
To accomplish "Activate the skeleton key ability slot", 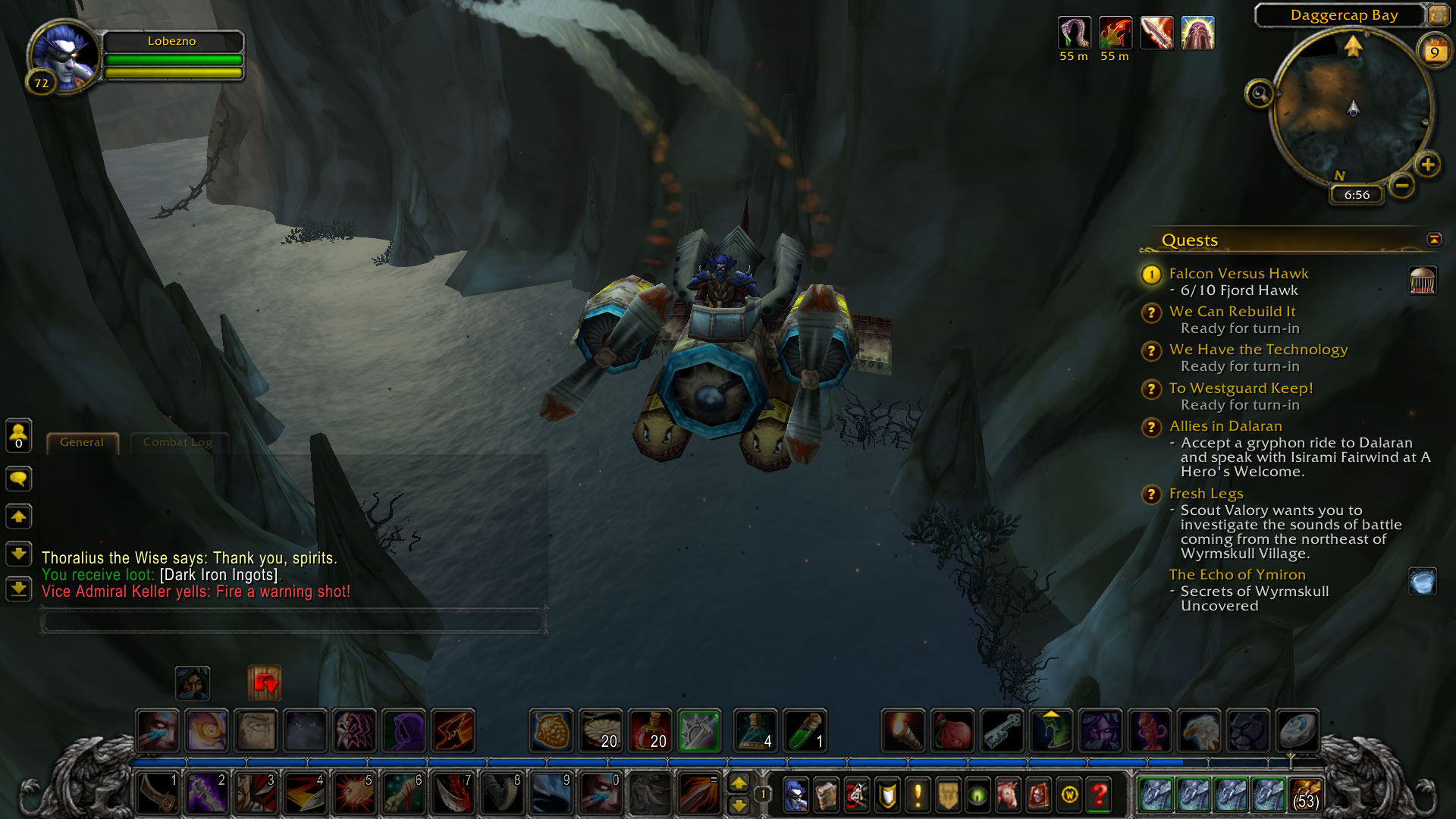I will (1003, 730).
